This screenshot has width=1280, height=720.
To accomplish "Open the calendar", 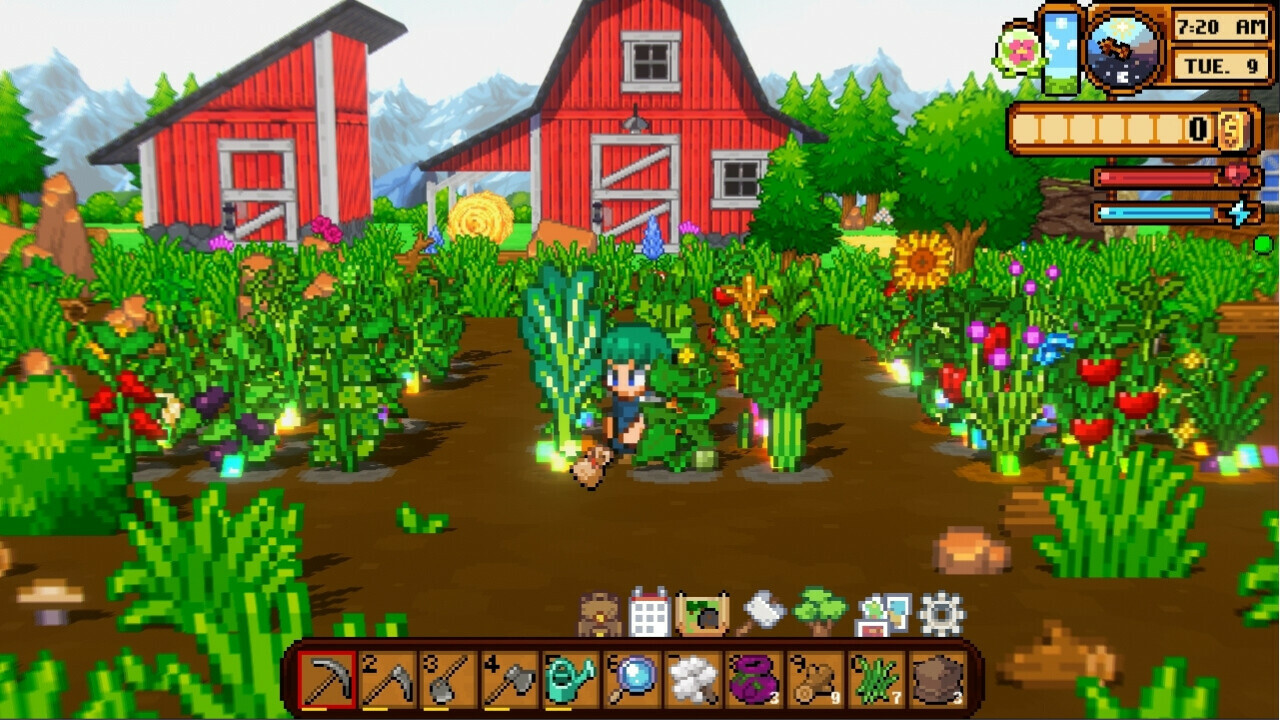I will (649, 611).
